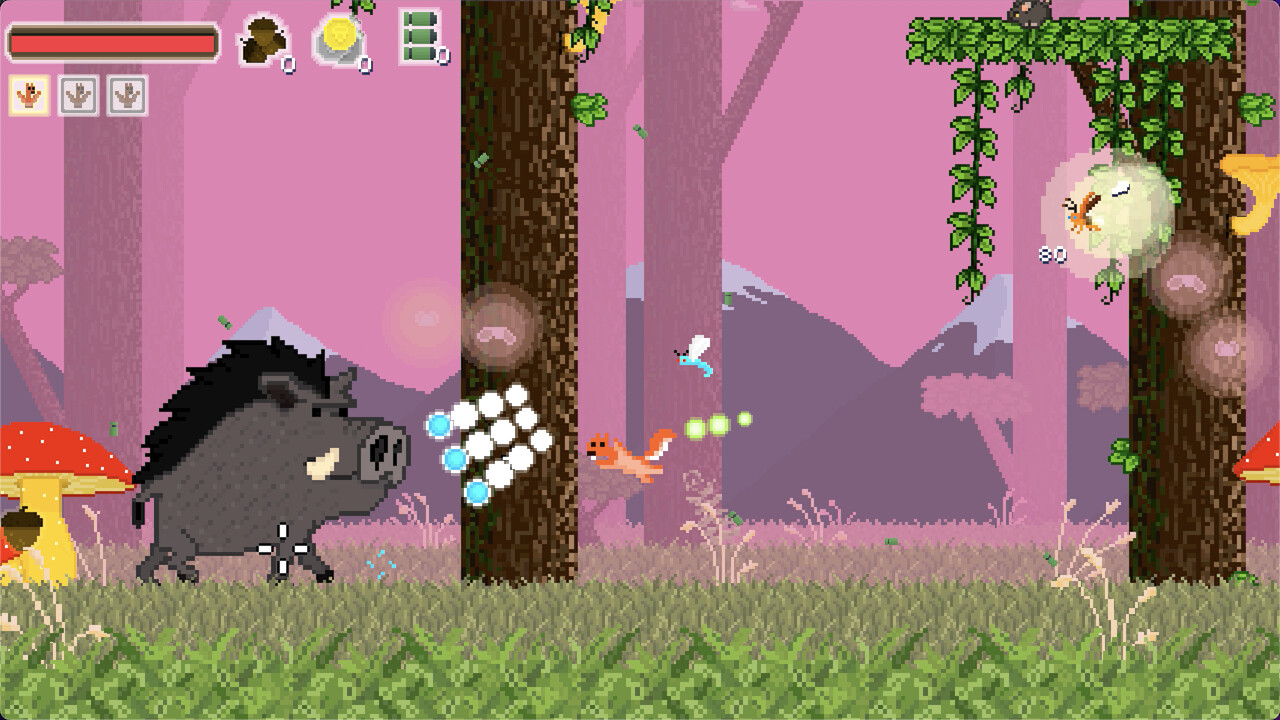Screen dimensions: 1280x720
Task: Click the mouse on the top branch
Action: pos(1030,12)
